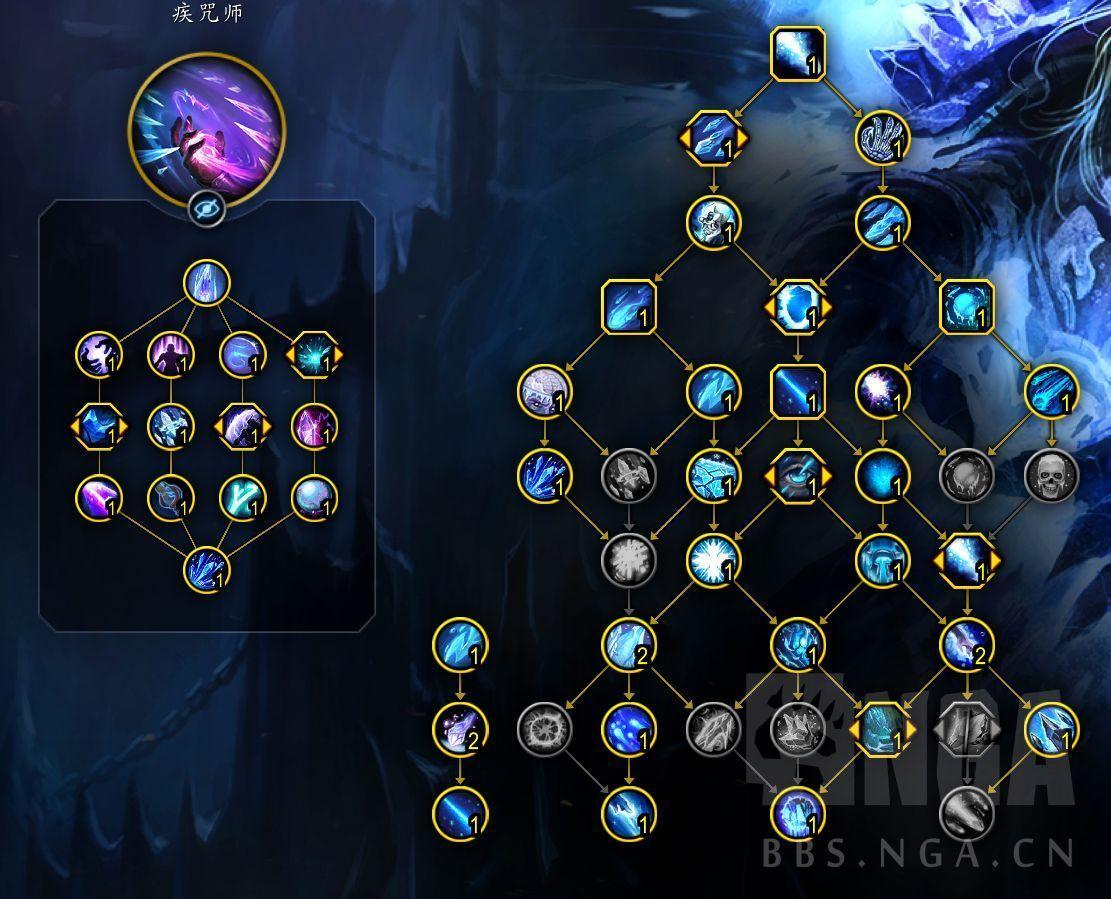The image size is (1111, 899).
Task: Select the top node of the hero talent tree
Action: [207, 284]
